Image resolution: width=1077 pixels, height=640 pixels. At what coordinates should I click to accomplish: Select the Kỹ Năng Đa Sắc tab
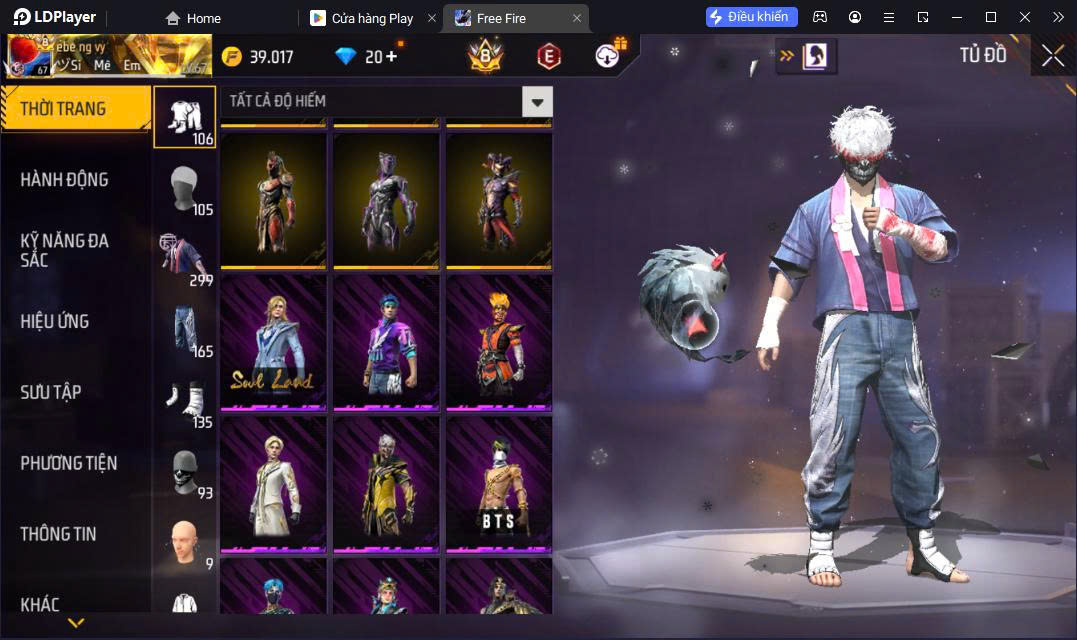tap(65, 250)
